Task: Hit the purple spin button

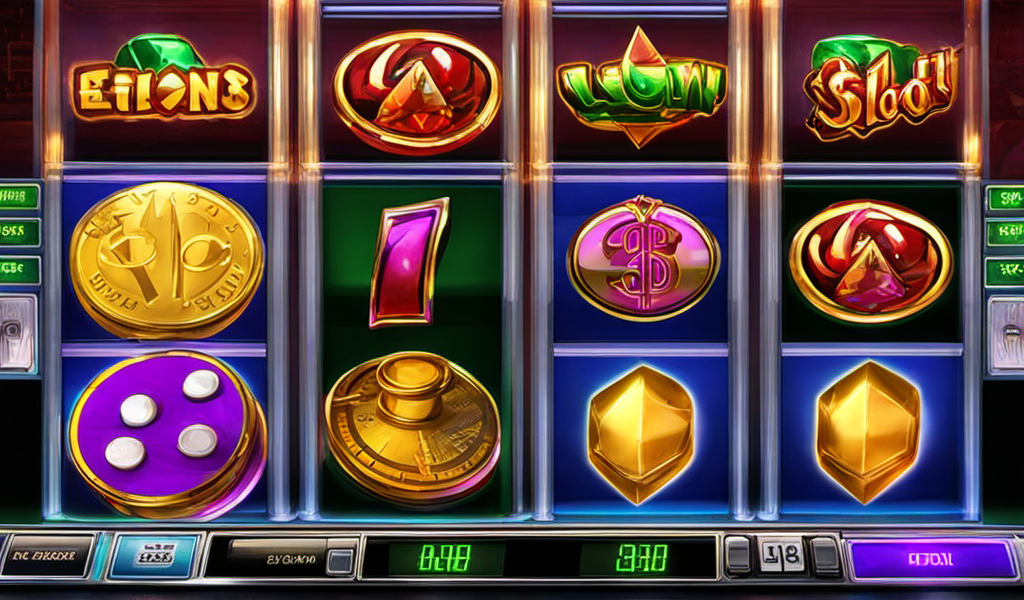Action: [931, 559]
